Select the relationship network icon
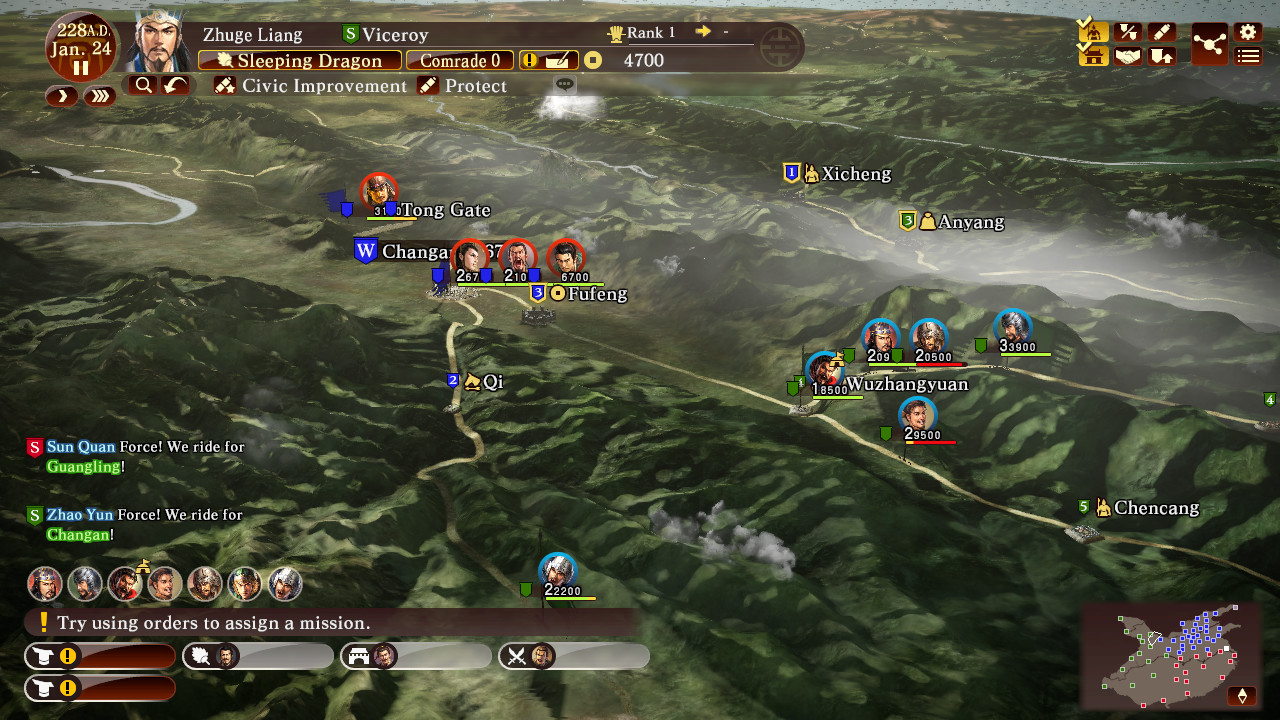 [x=1209, y=42]
